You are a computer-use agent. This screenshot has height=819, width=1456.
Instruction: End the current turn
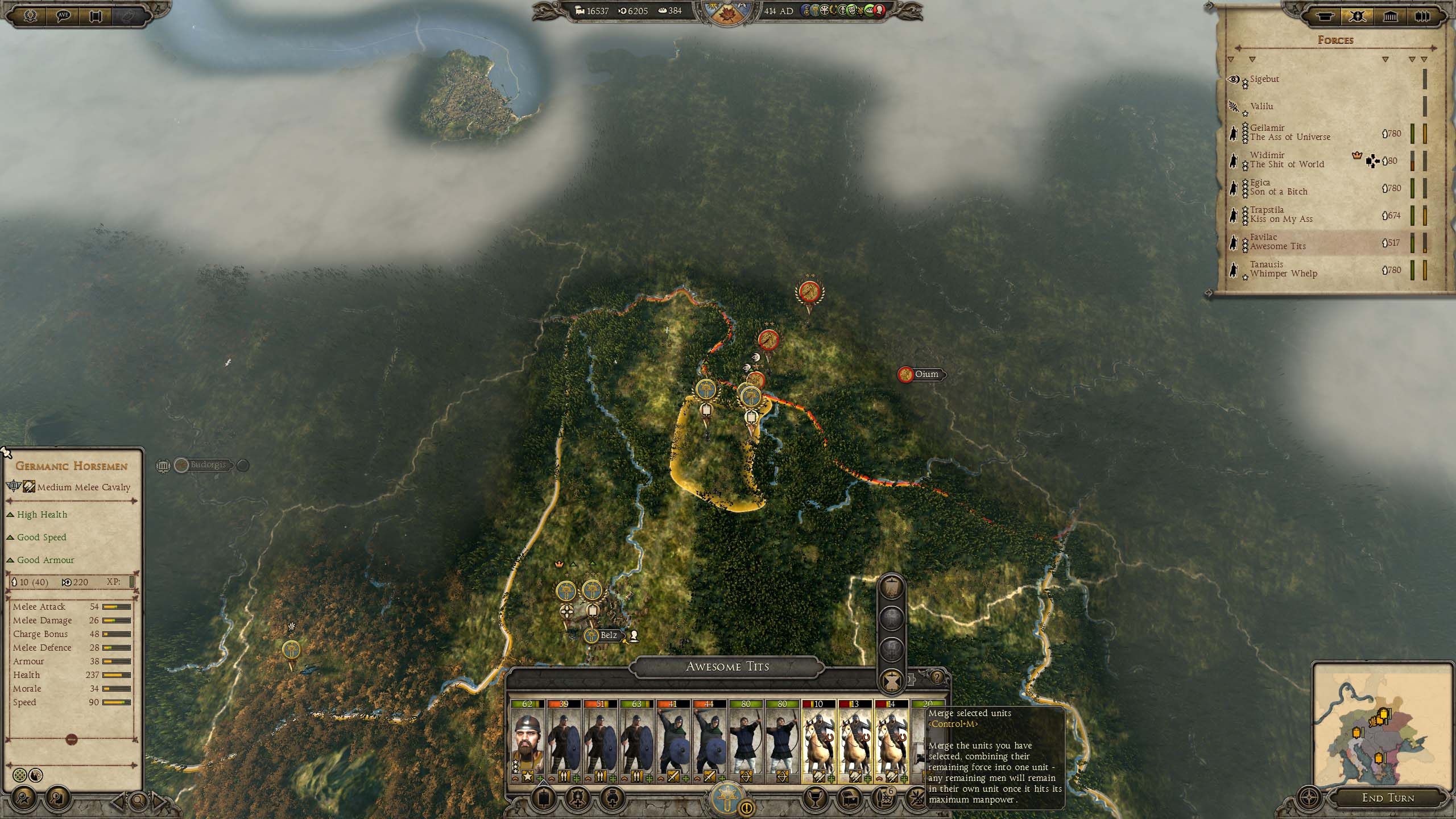[x=1387, y=797]
